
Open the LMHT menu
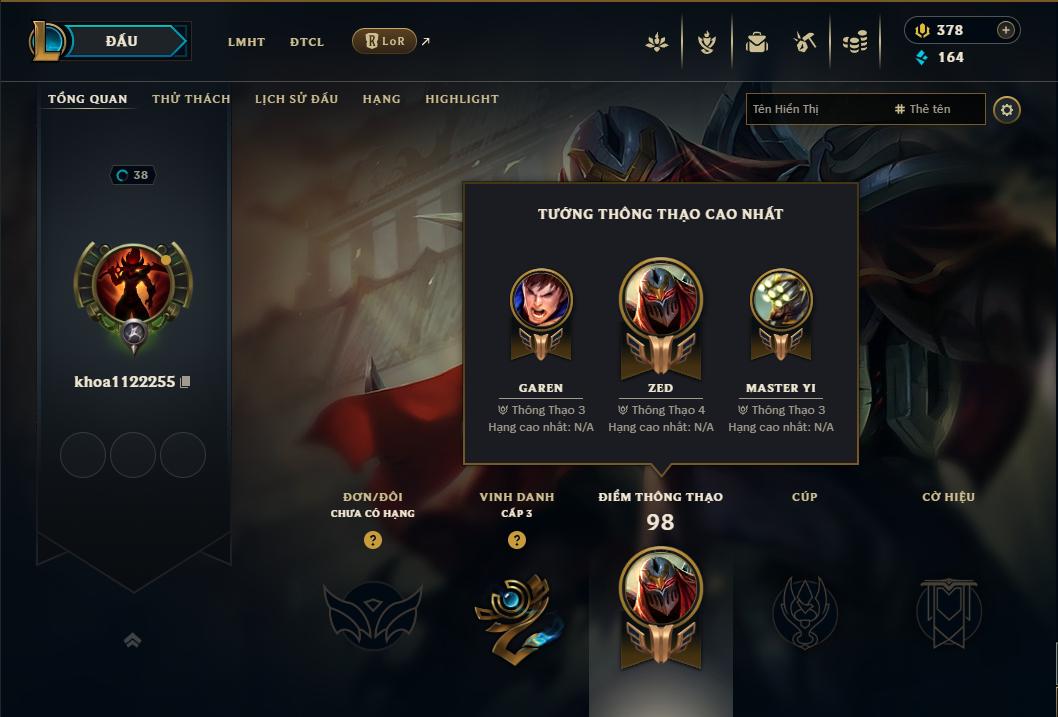tap(246, 42)
